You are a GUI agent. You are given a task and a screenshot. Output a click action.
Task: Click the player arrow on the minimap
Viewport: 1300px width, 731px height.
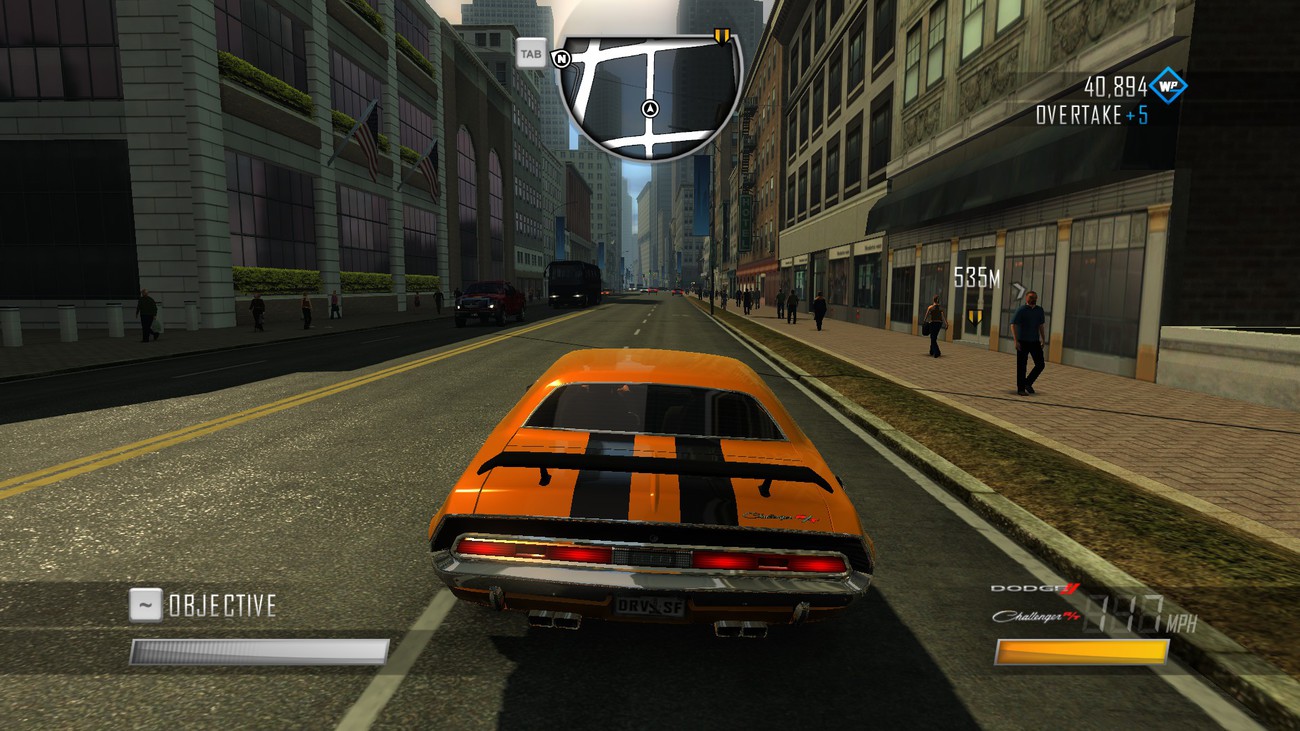click(x=651, y=108)
